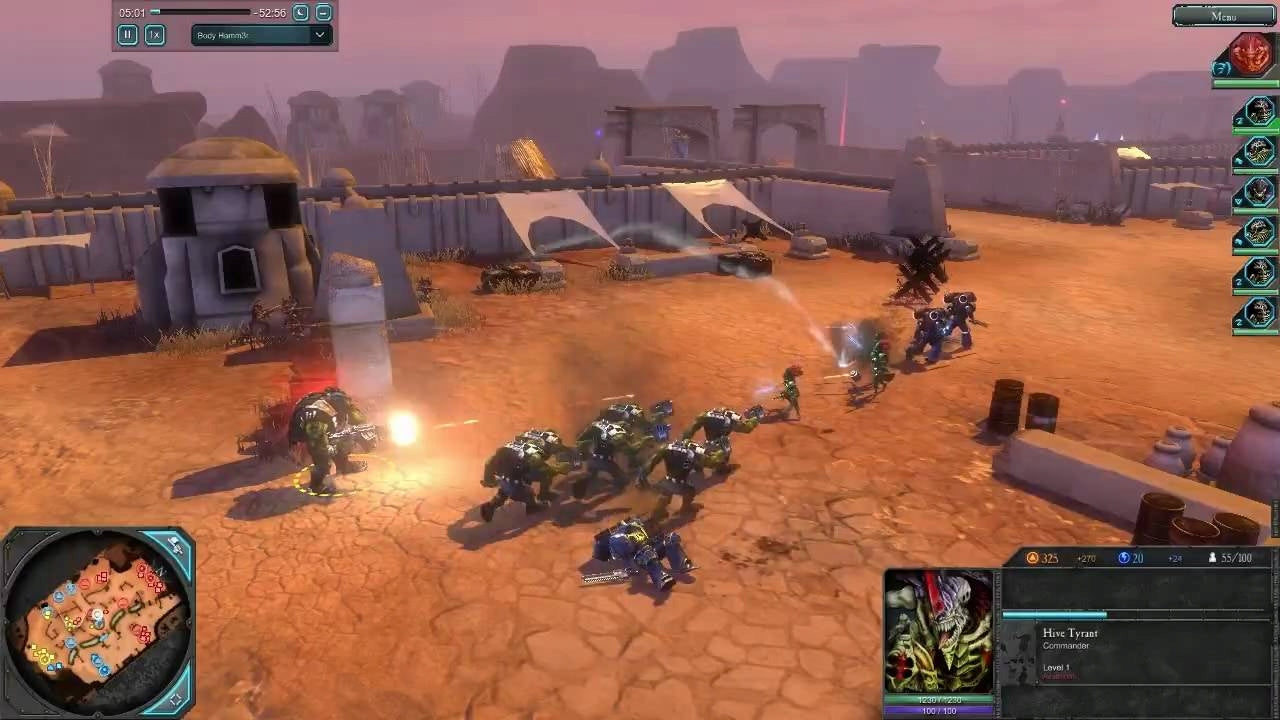Toggle the 1x playback speed button
This screenshot has width=1280, height=720.
pyautogui.click(x=155, y=35)
